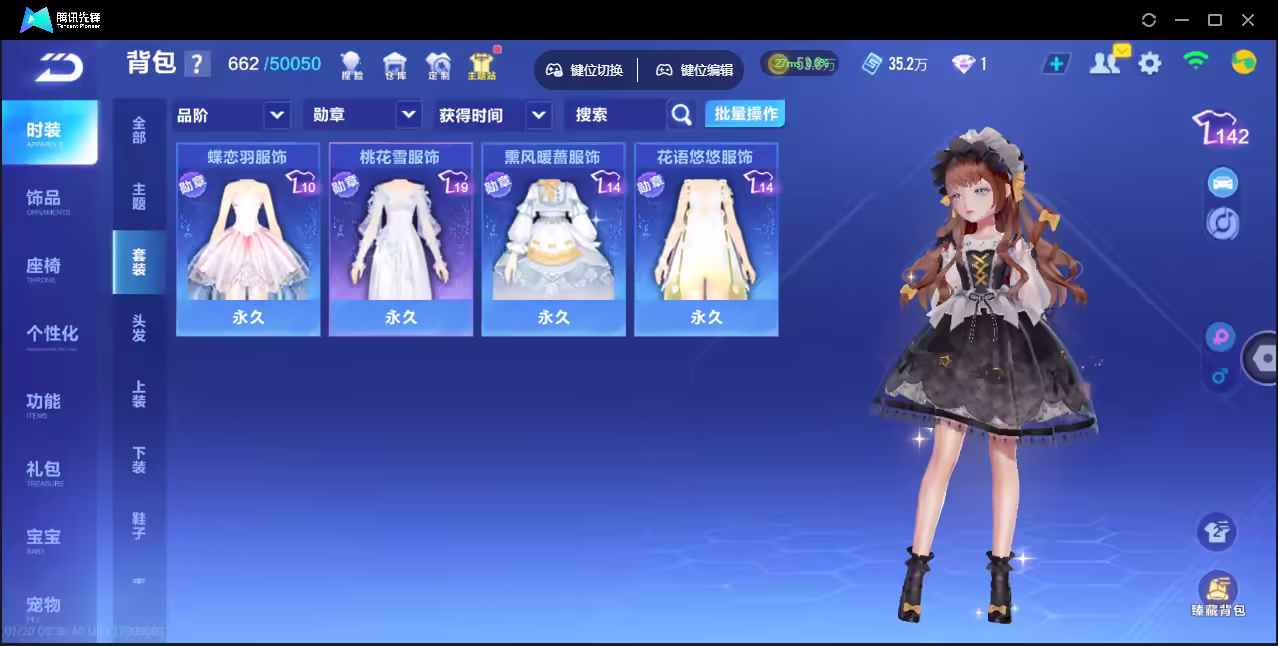Open the 座椅 throne category
Viewport: 1278px width, 646px height.
(44, 268)
